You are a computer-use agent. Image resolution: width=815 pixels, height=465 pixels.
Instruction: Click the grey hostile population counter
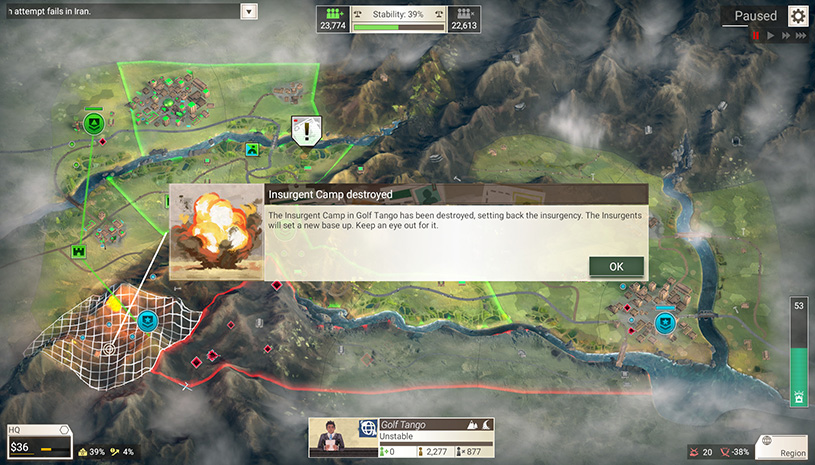[x=463, y=19]
